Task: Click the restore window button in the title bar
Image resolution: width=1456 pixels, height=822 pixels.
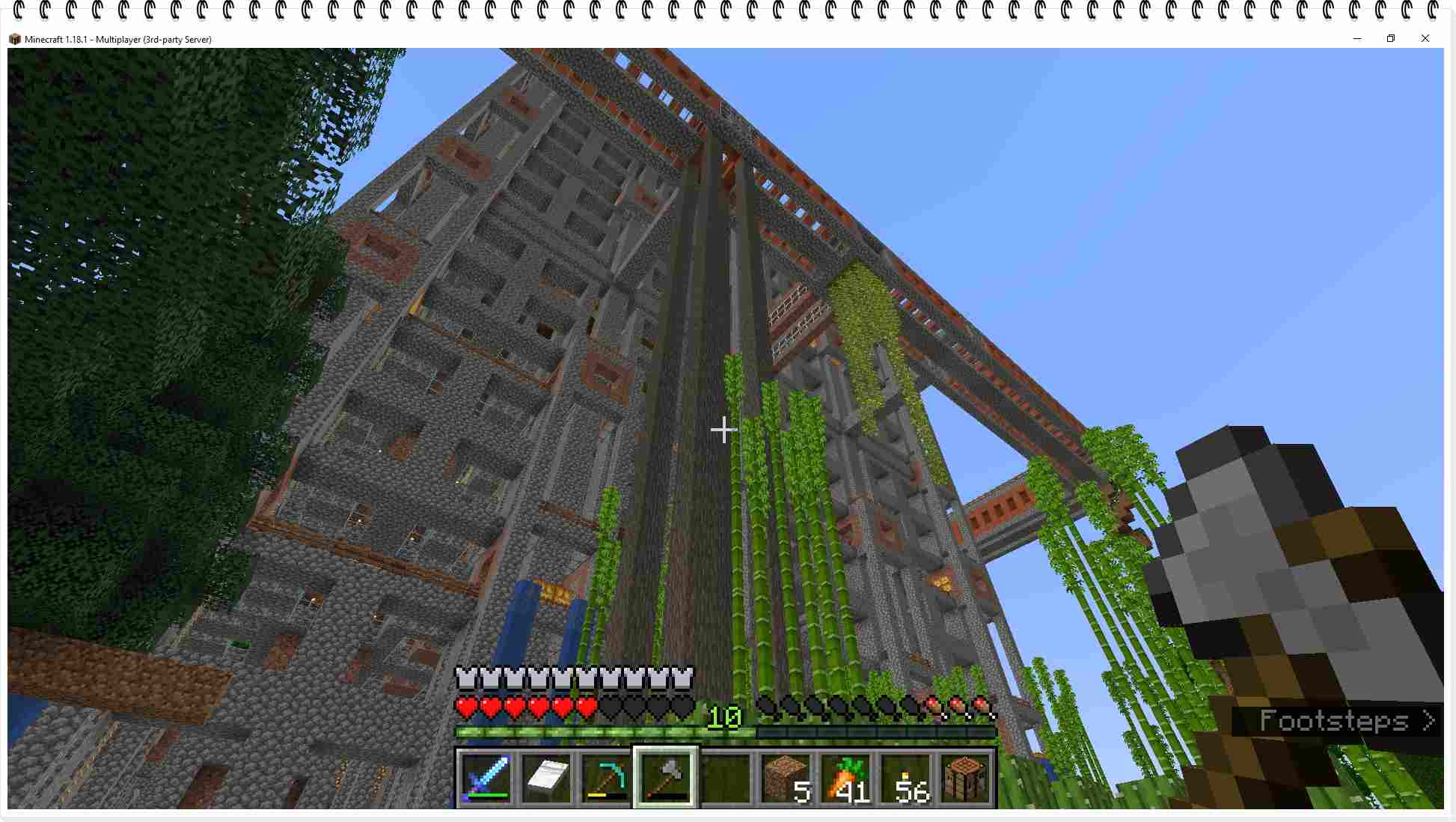Action: click(1391, 38)
